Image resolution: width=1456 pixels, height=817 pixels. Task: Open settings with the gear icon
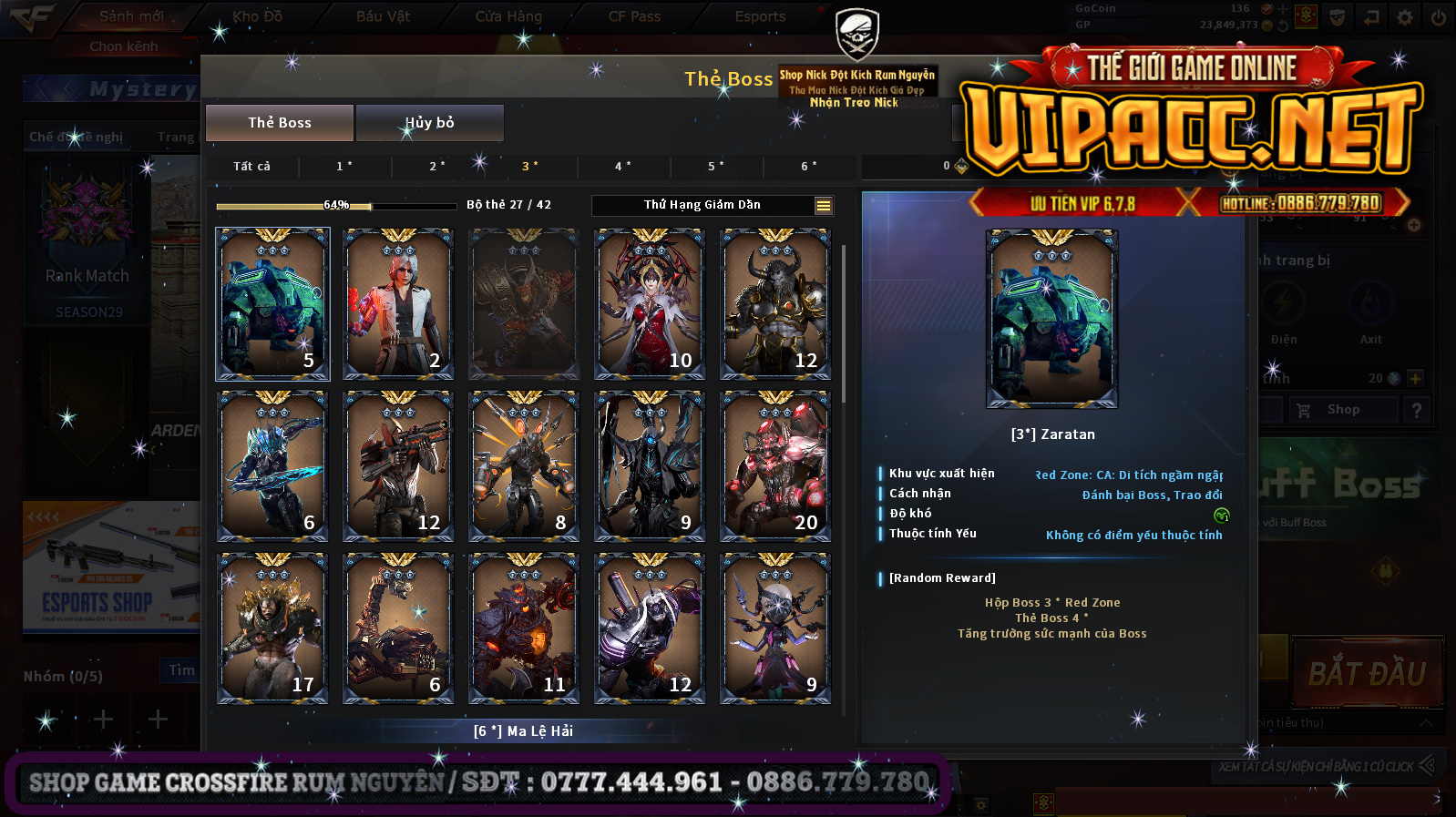click(x=1405, y=17)
